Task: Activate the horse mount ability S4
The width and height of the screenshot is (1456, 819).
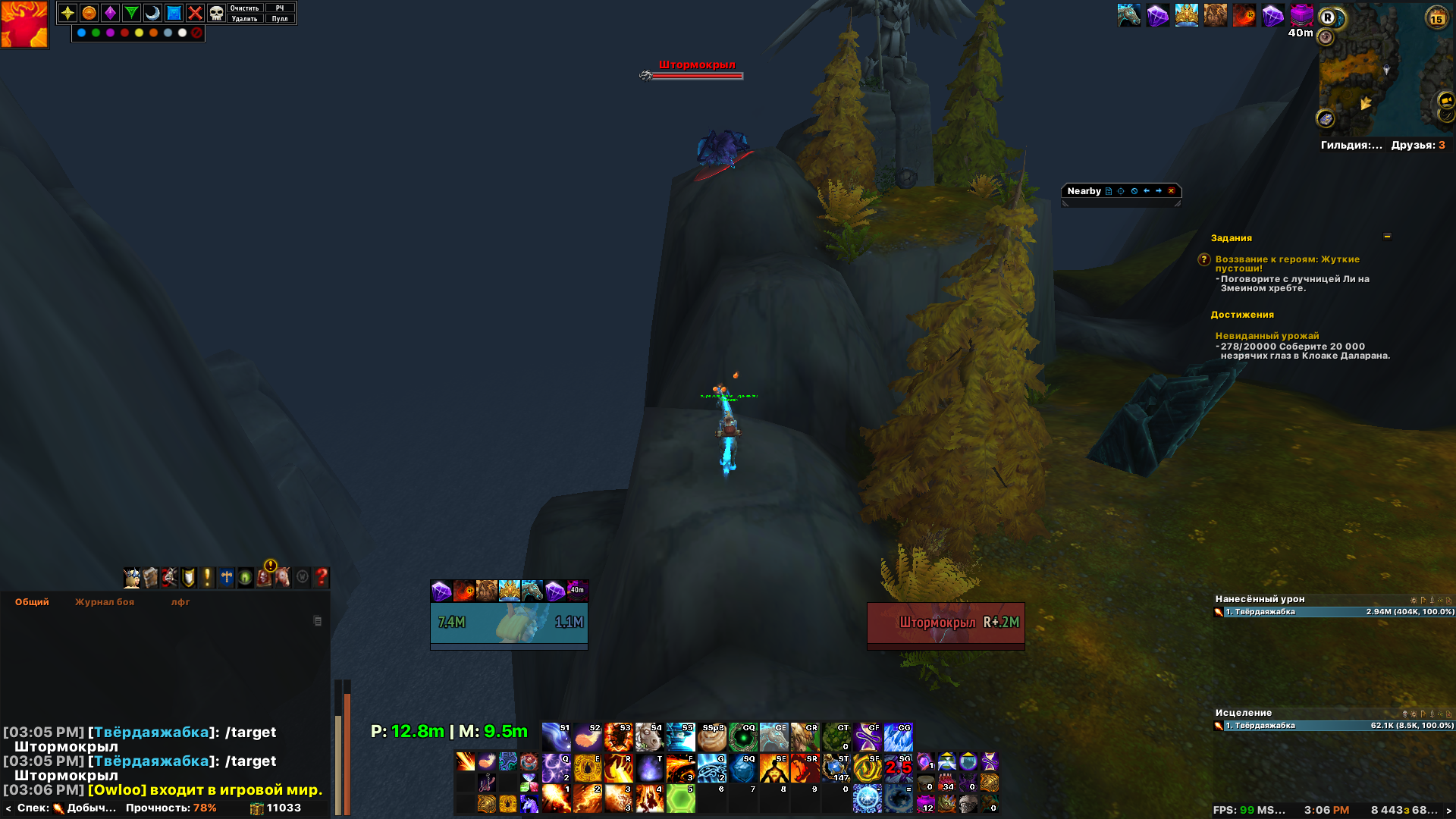Action: [x=649, y=737]
